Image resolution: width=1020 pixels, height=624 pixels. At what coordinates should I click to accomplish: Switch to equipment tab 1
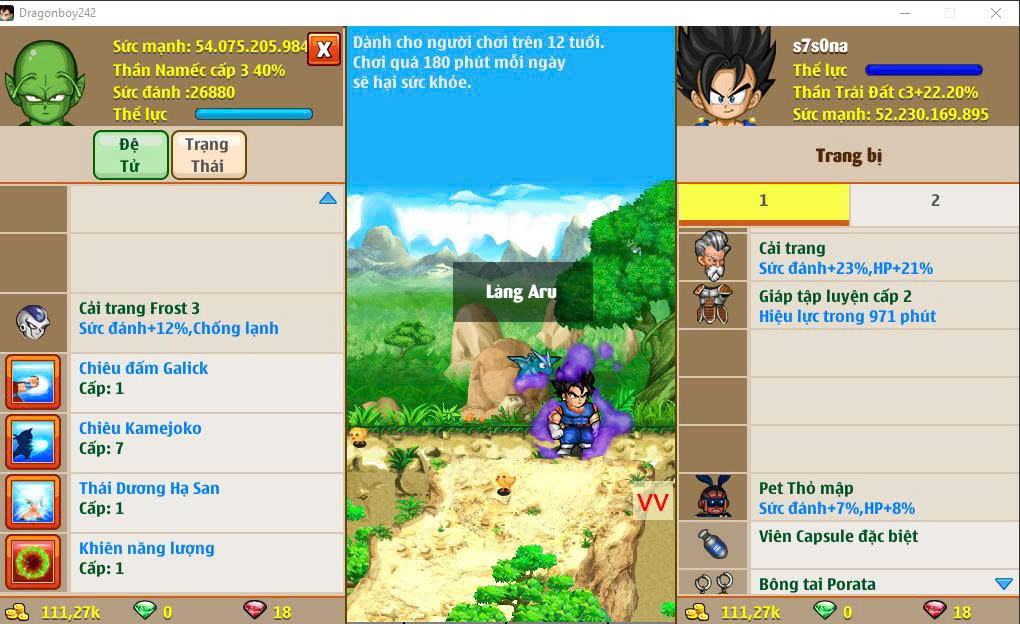tap(763, 202)
